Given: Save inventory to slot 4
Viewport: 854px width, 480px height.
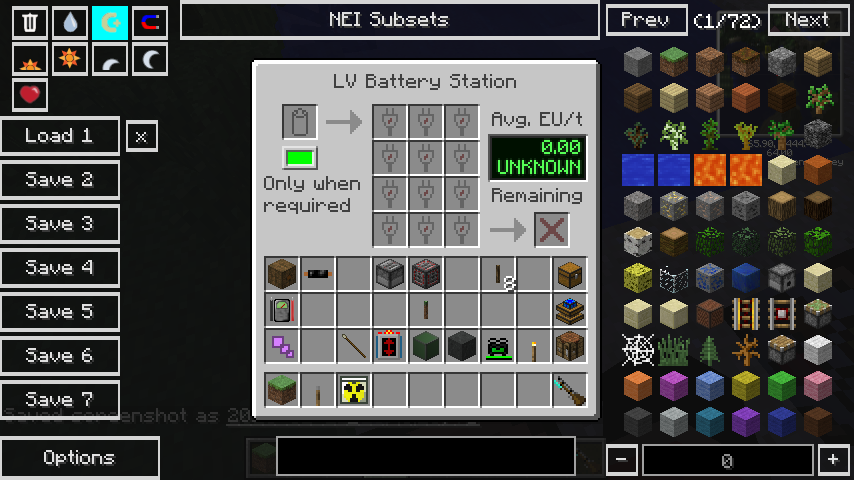Looking at the screenshot, I should pyautogui.click(x=59, y=268).
